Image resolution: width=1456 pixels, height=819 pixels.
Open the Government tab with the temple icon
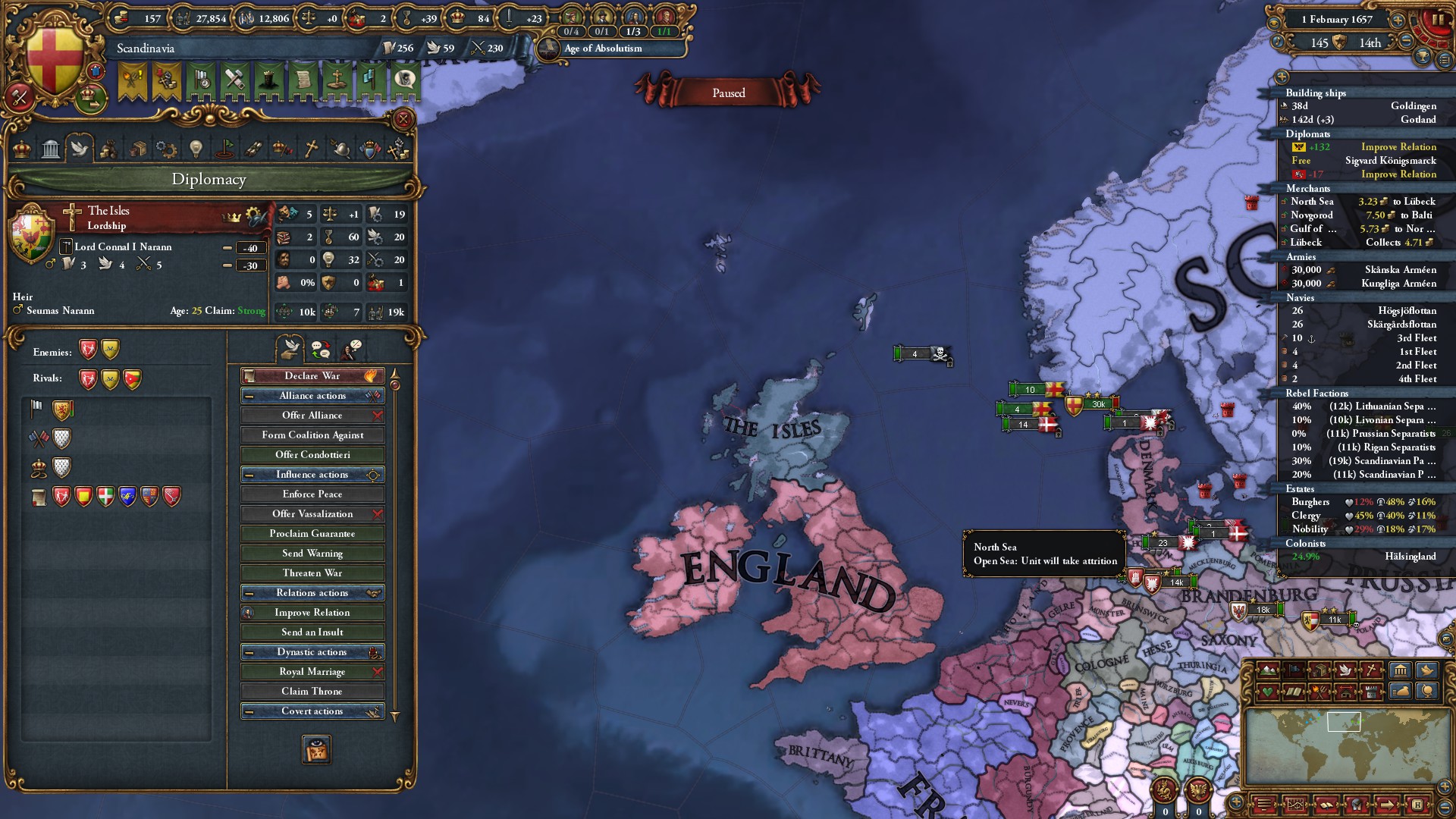tap(51, 149)
